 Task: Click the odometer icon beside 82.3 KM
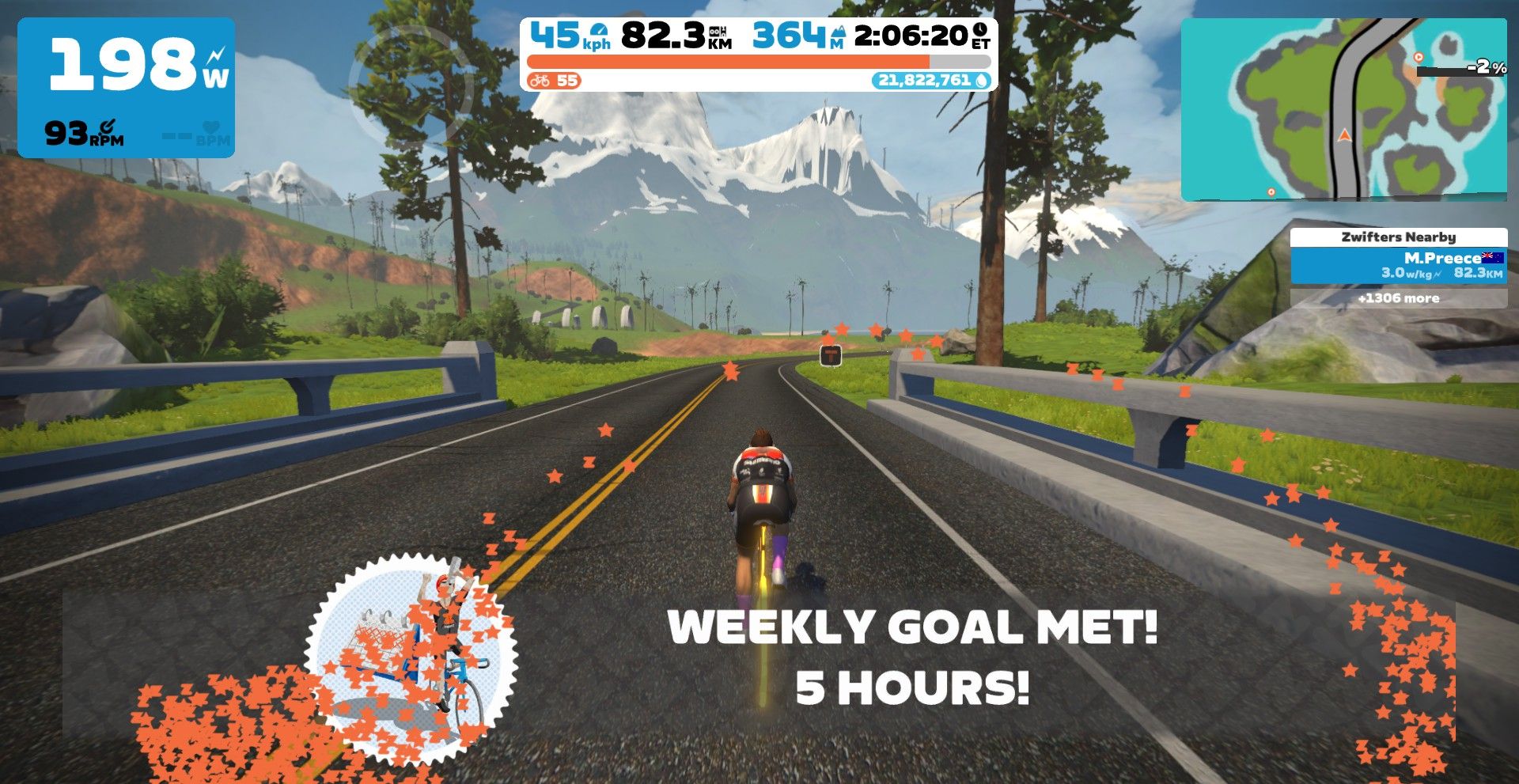[719, 32]
